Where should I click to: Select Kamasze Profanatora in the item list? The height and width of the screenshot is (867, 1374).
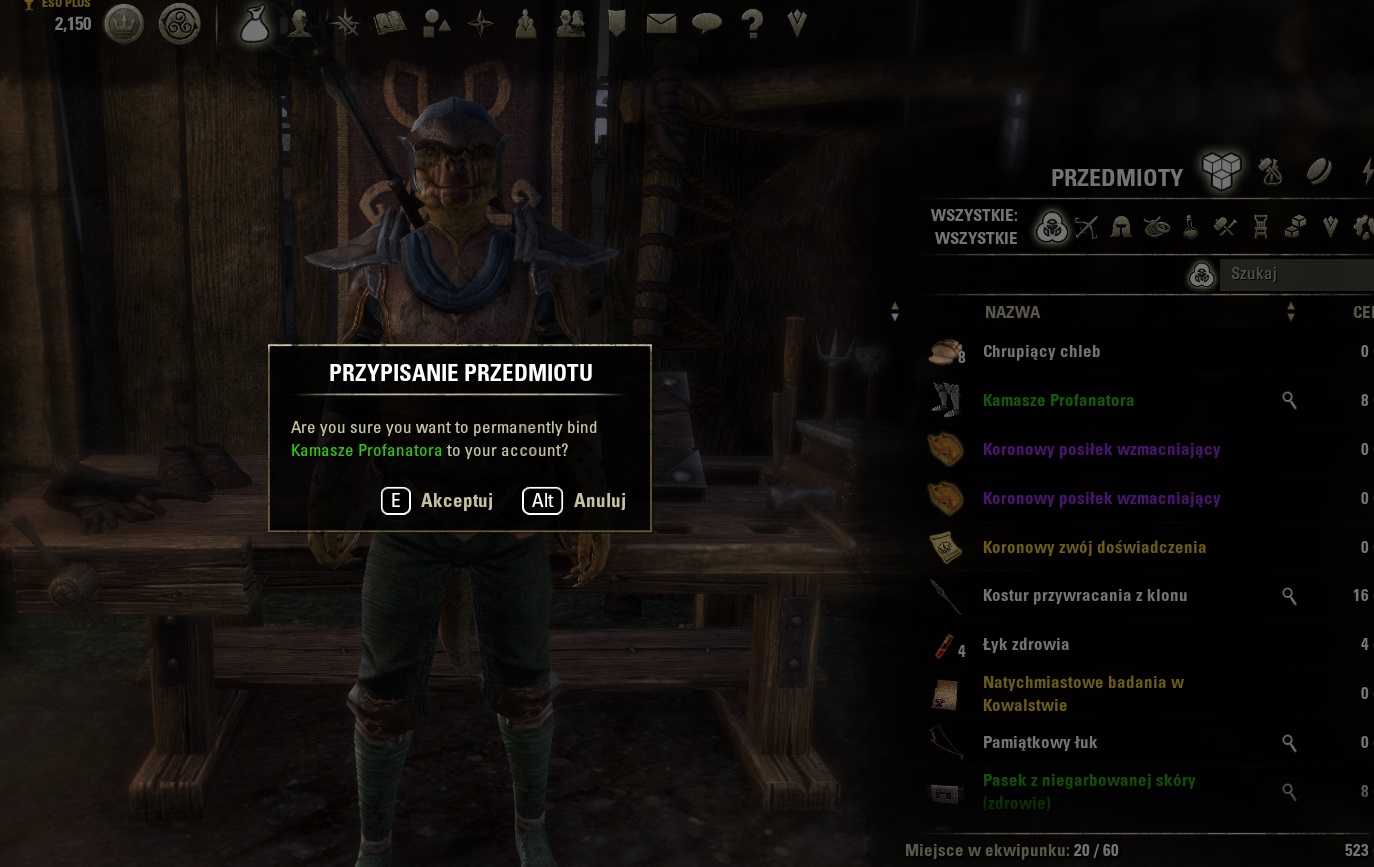tap(1058, 401)
